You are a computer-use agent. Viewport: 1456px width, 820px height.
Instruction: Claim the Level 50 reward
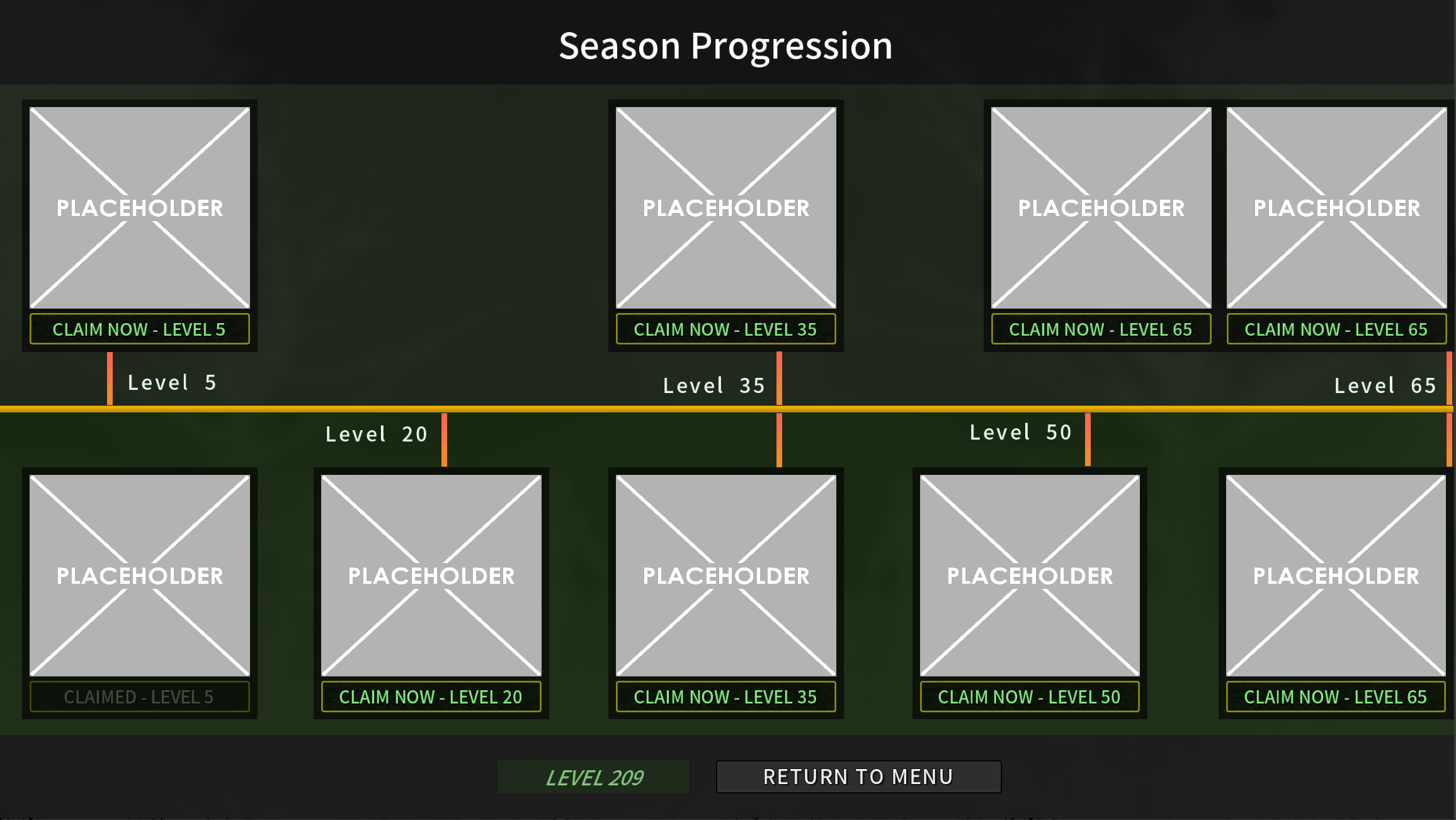pos(1028,697)
